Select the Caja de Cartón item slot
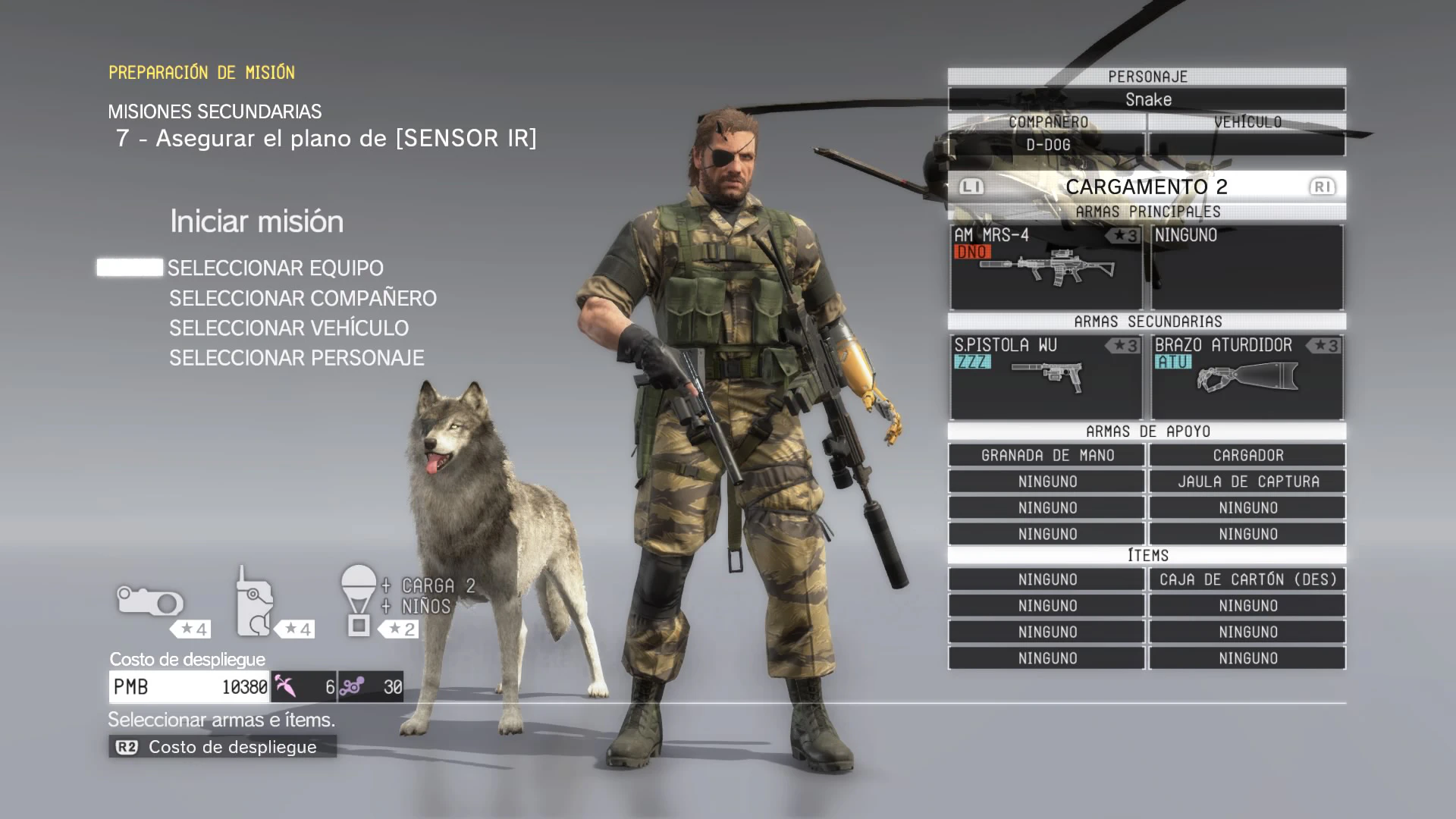1456x819 pixels. tap(1247, 579)
